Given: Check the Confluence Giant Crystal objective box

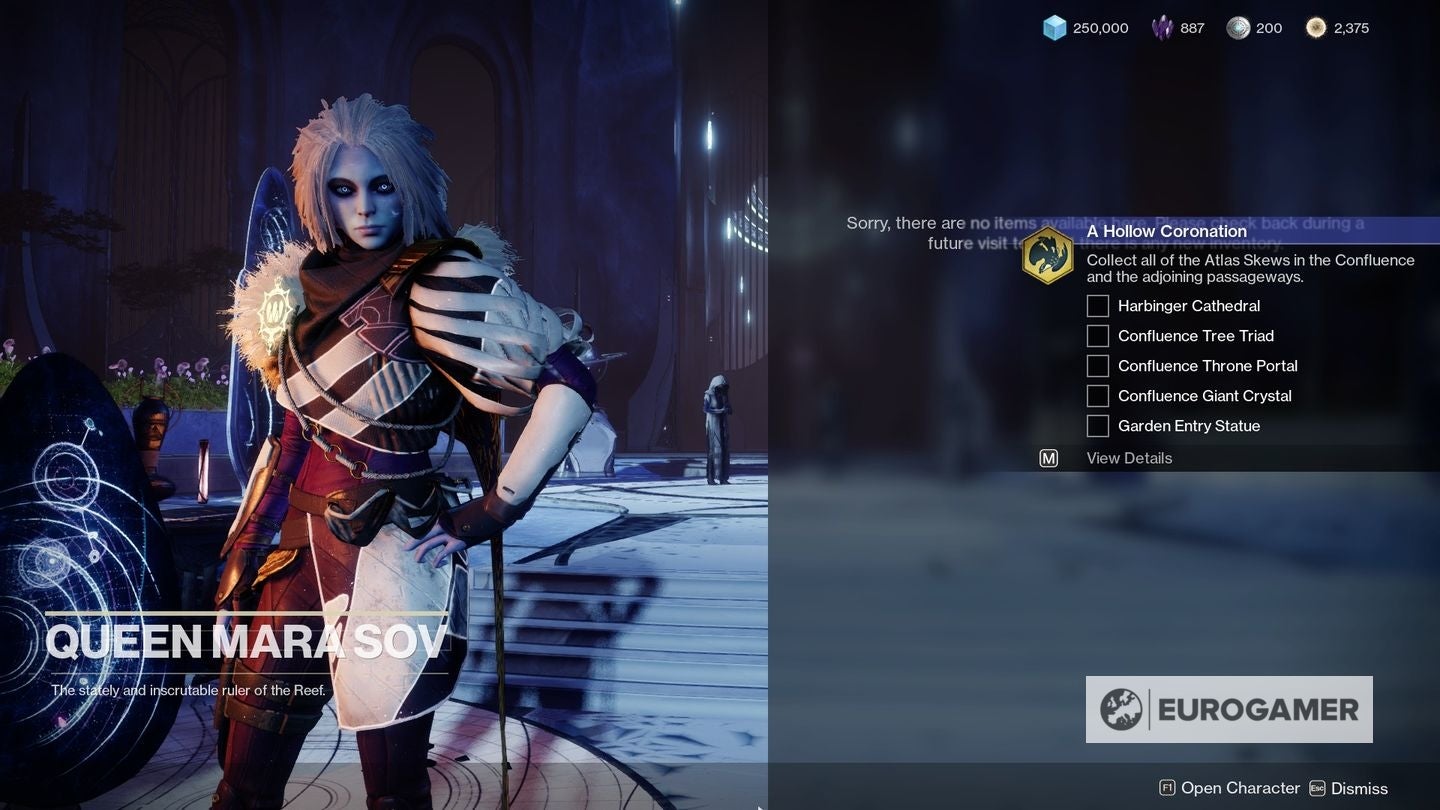Looking at the screenshot, I should pyautogui.click(x=1097, y=396).
